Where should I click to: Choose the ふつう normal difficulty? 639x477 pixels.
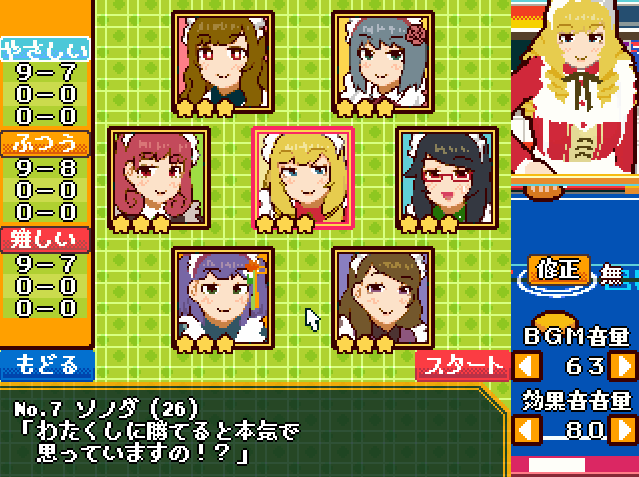[45, 144]
